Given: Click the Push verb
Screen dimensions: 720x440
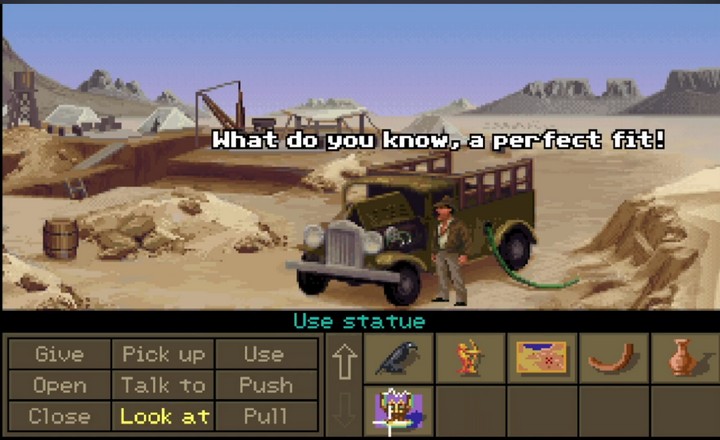Looking at the screenshot, I should (x=264, y=385).
